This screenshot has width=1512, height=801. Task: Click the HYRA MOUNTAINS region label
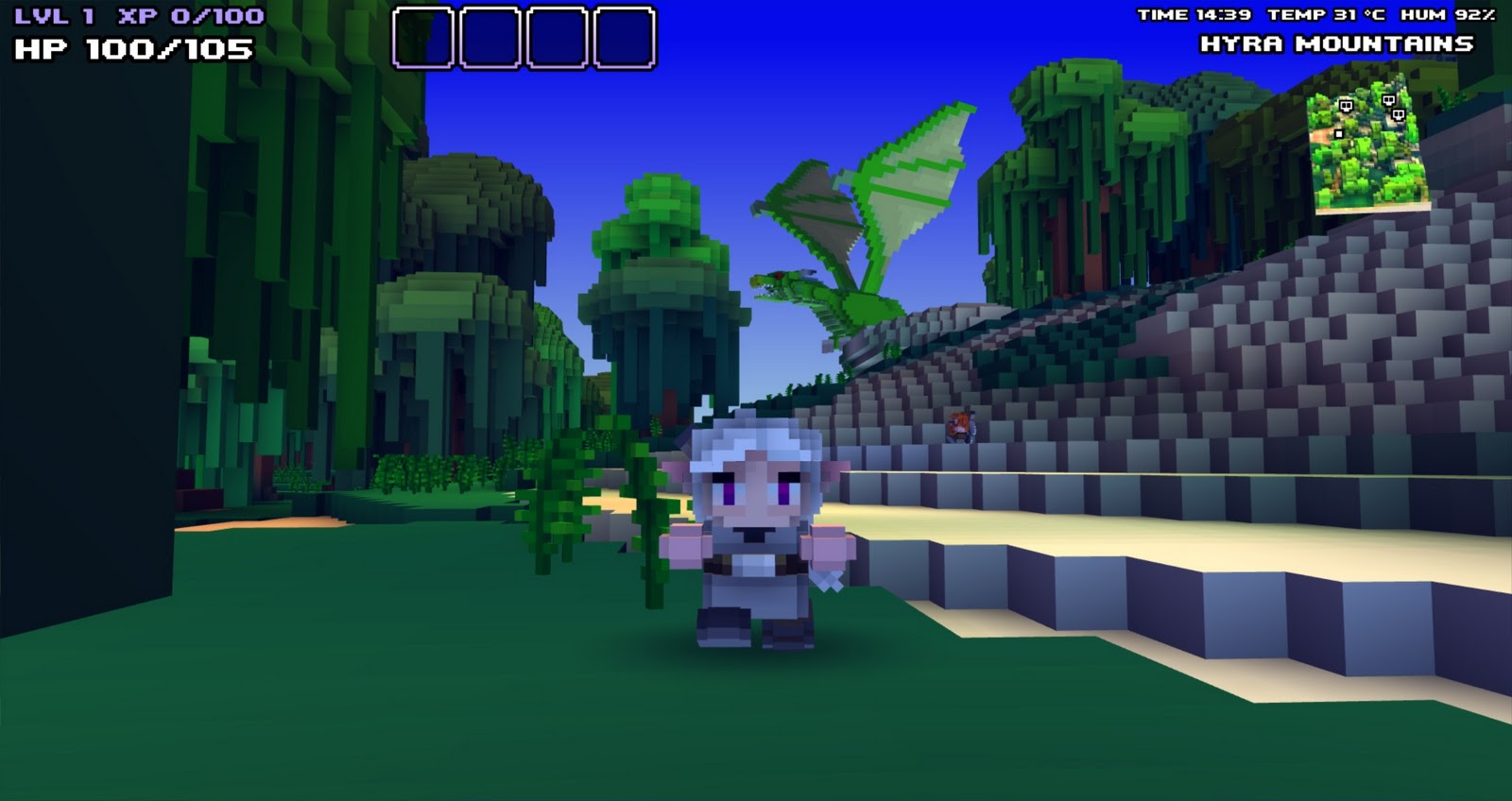coord(1337,43)
